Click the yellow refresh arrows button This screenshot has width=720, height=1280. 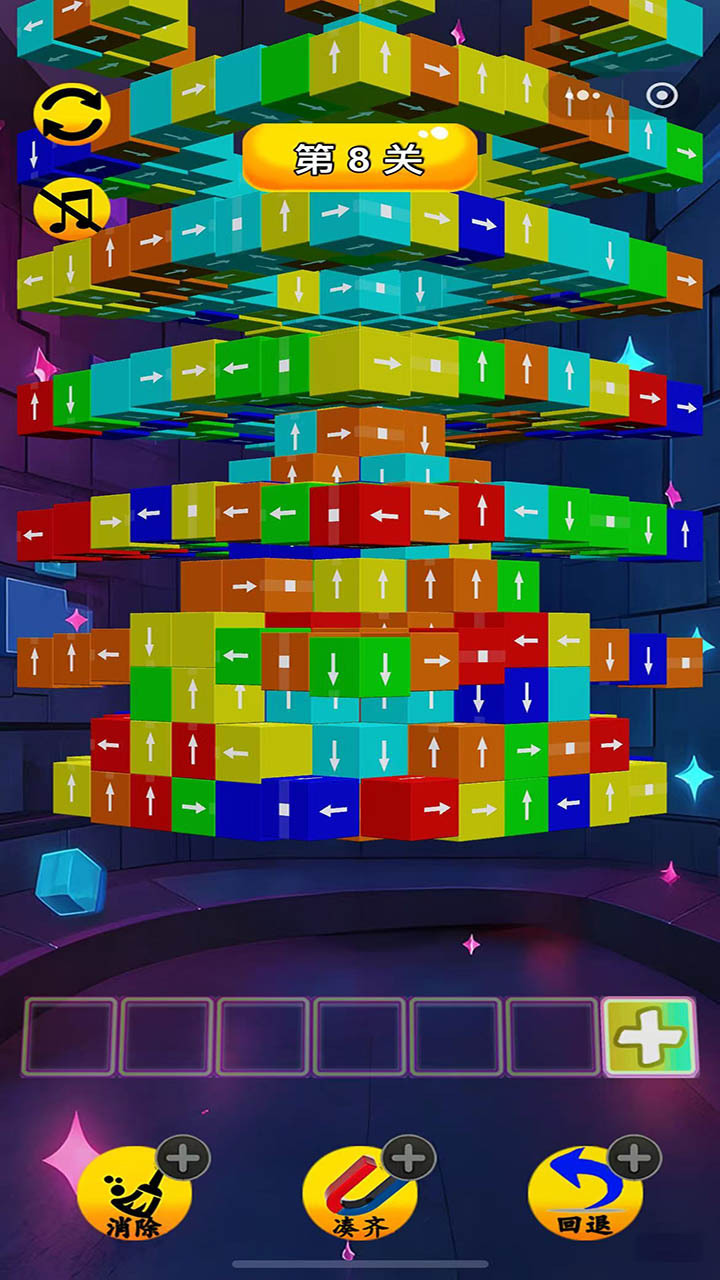tap(68, 115)
